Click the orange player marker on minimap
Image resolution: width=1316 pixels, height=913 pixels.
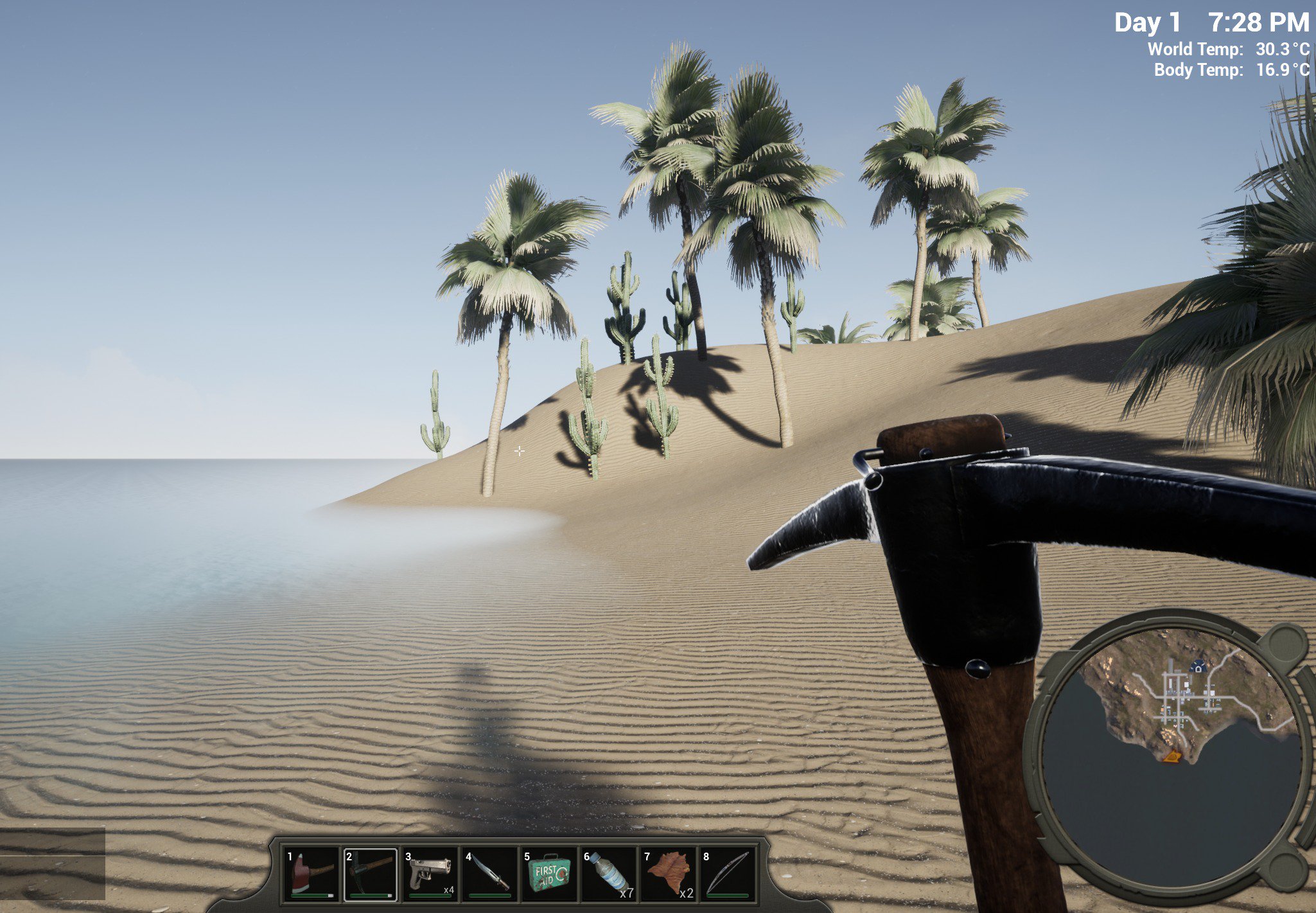tap(1171, 757)
